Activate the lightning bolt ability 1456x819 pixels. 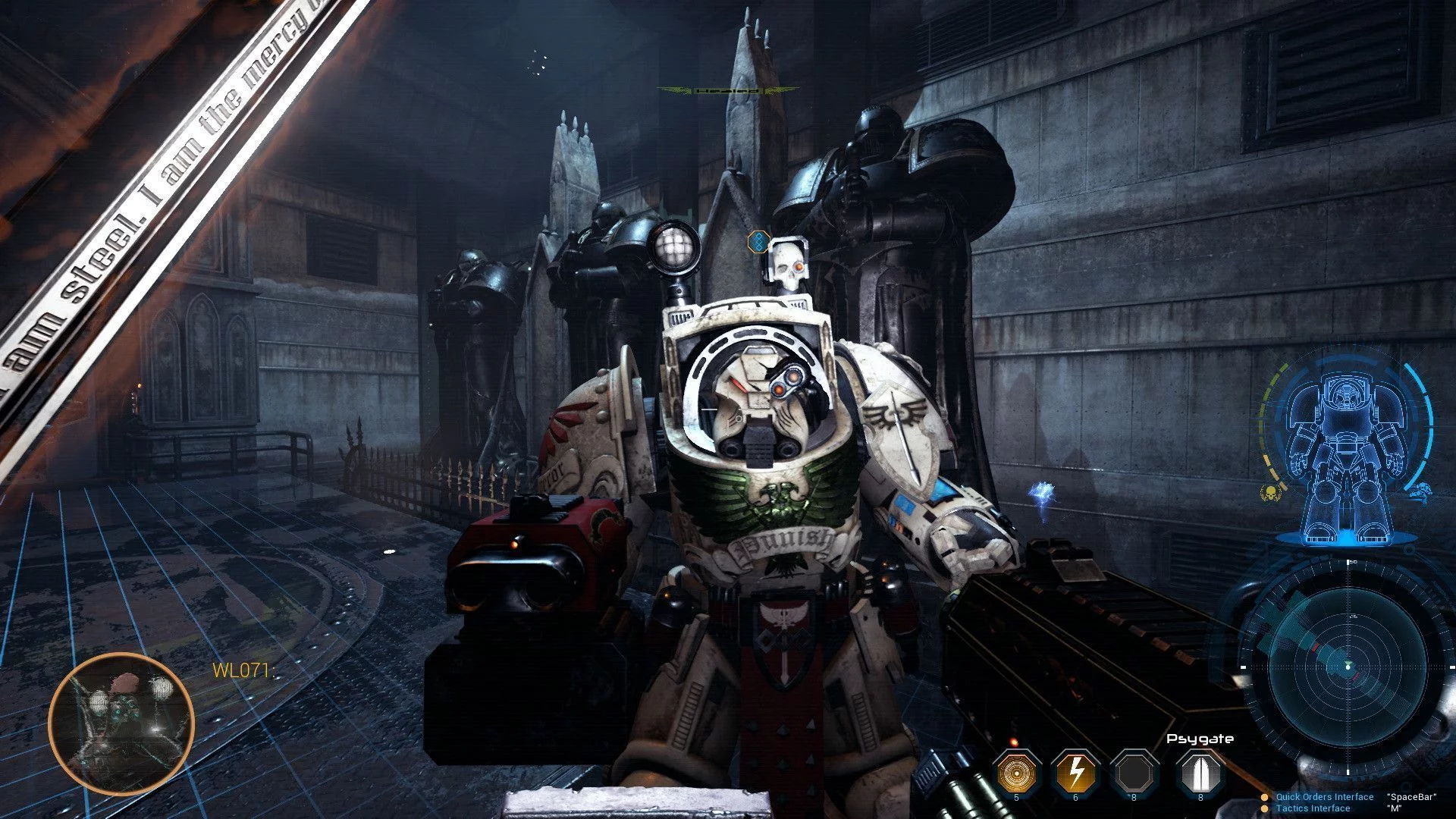1076,772
